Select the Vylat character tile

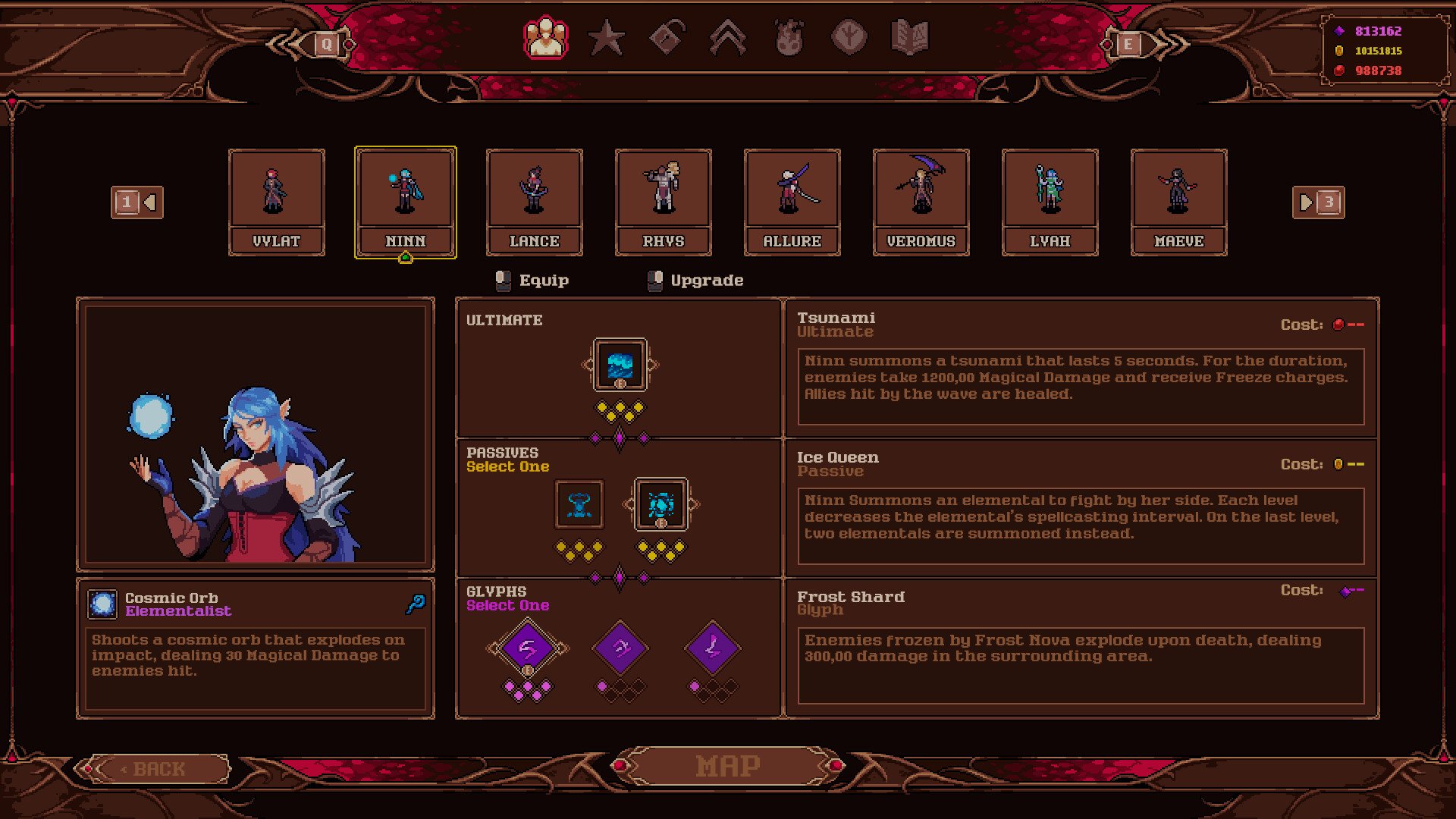277,202
